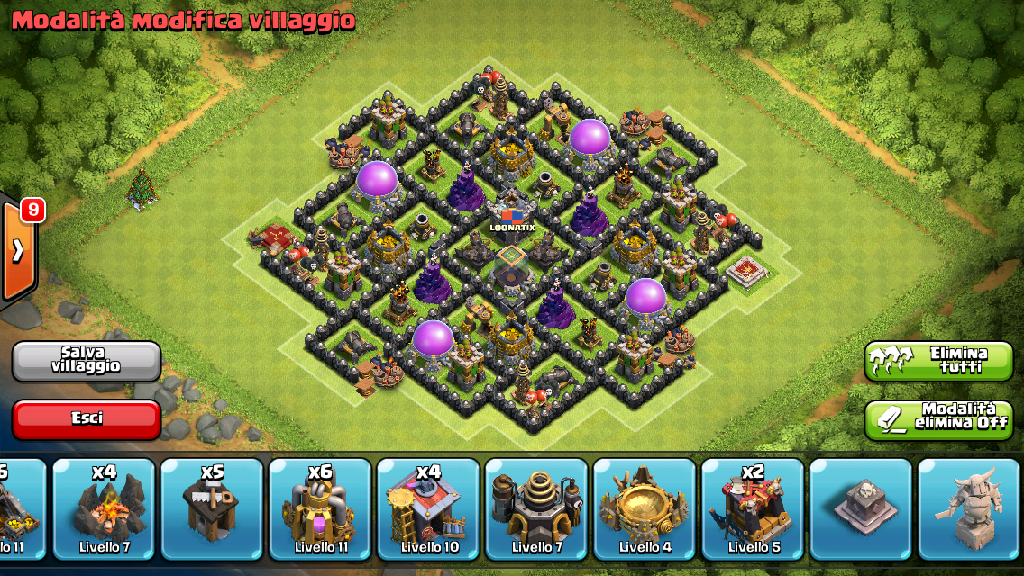The height and width of the screenshot is (576, 1024).
Task: Expand the side panel arrow with 9 badge
Action: coord(18,250)
